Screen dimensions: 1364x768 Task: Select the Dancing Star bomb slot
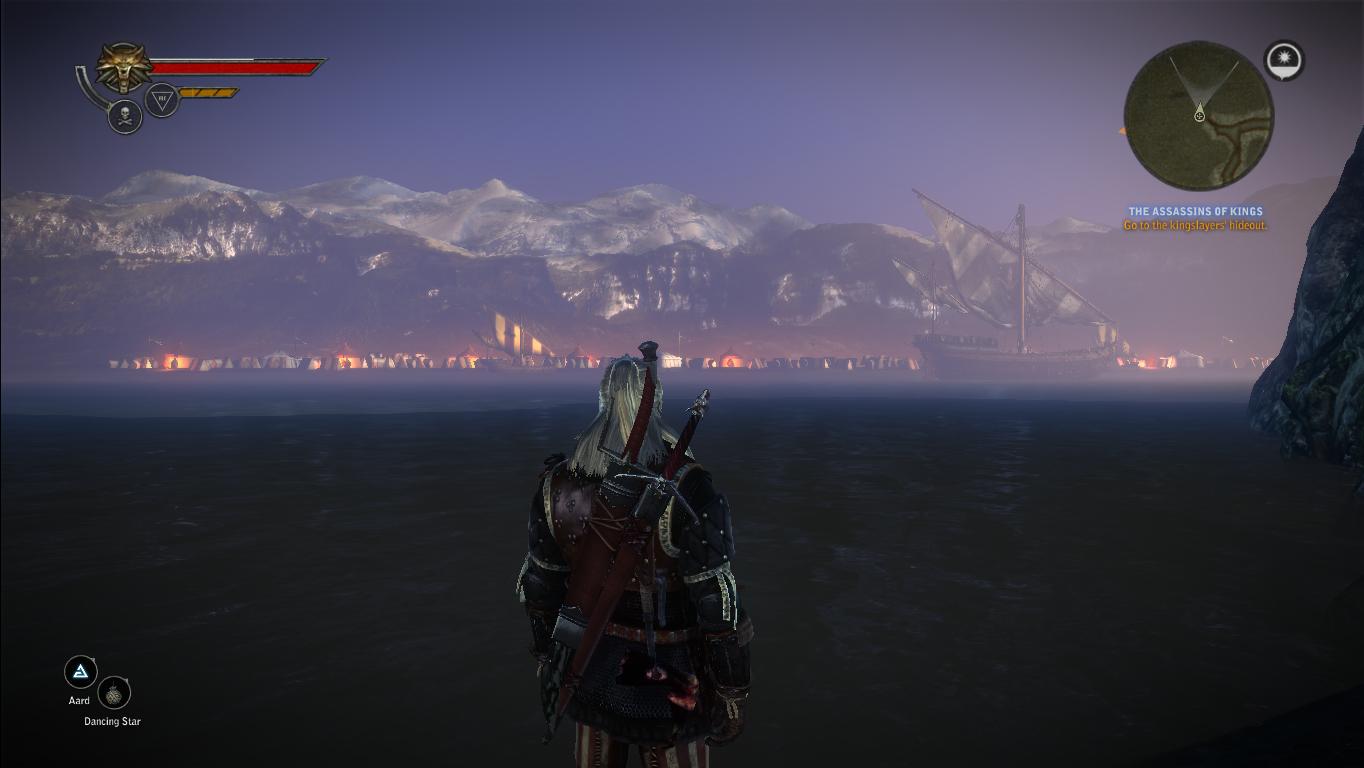pos(115,693)
